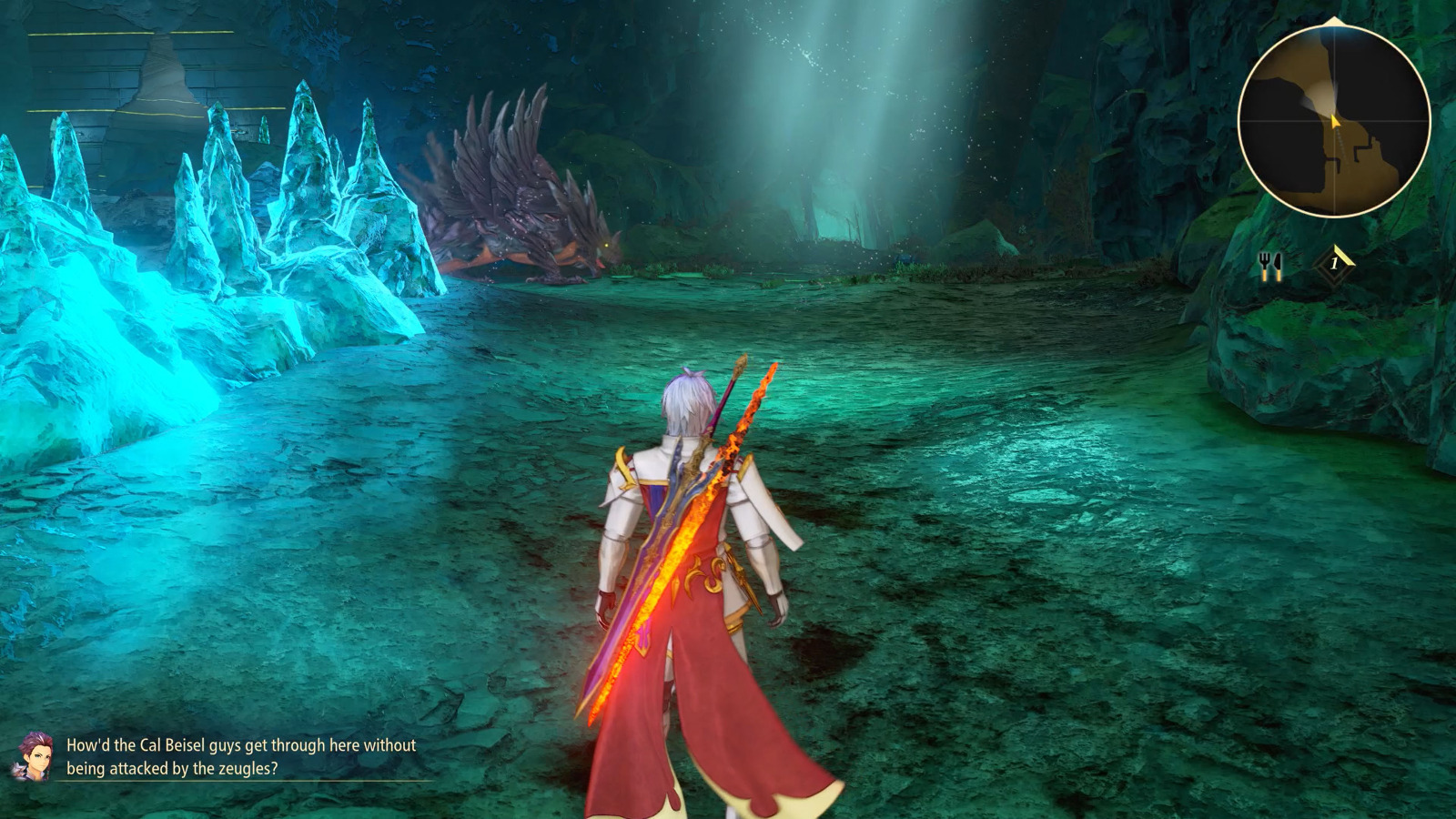The width and height of the screenshot is (1456, 819).
Task: Click the fork and knife food buff icon
Action: click(1271, 265)
